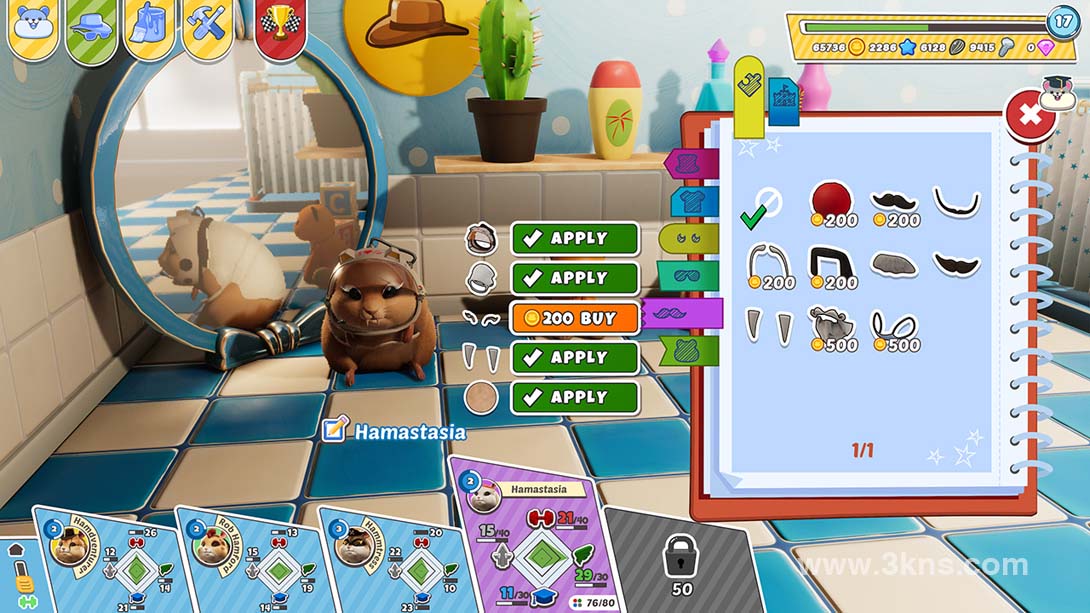Select the 500-coin bunny ears-shaped whiskers item
Viewport: 1090px width, 613px height.
pos(895,330)
